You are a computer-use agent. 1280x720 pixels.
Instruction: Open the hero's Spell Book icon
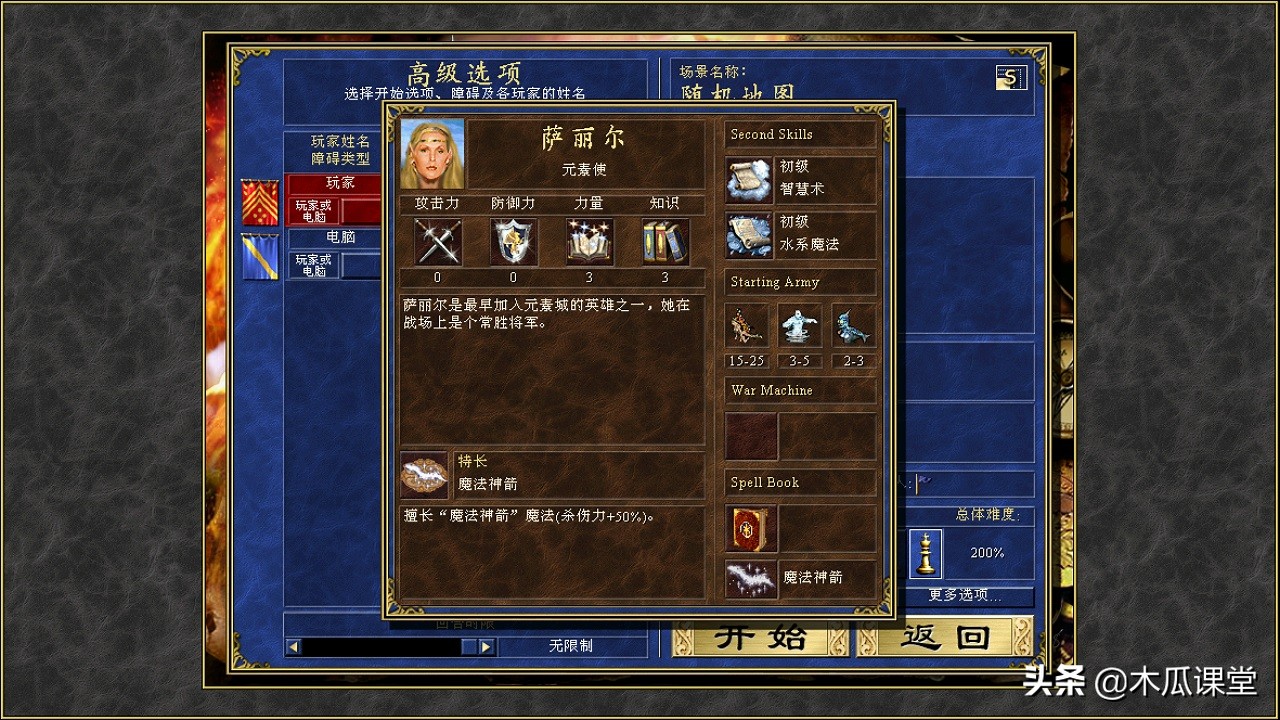pos(750,530)
